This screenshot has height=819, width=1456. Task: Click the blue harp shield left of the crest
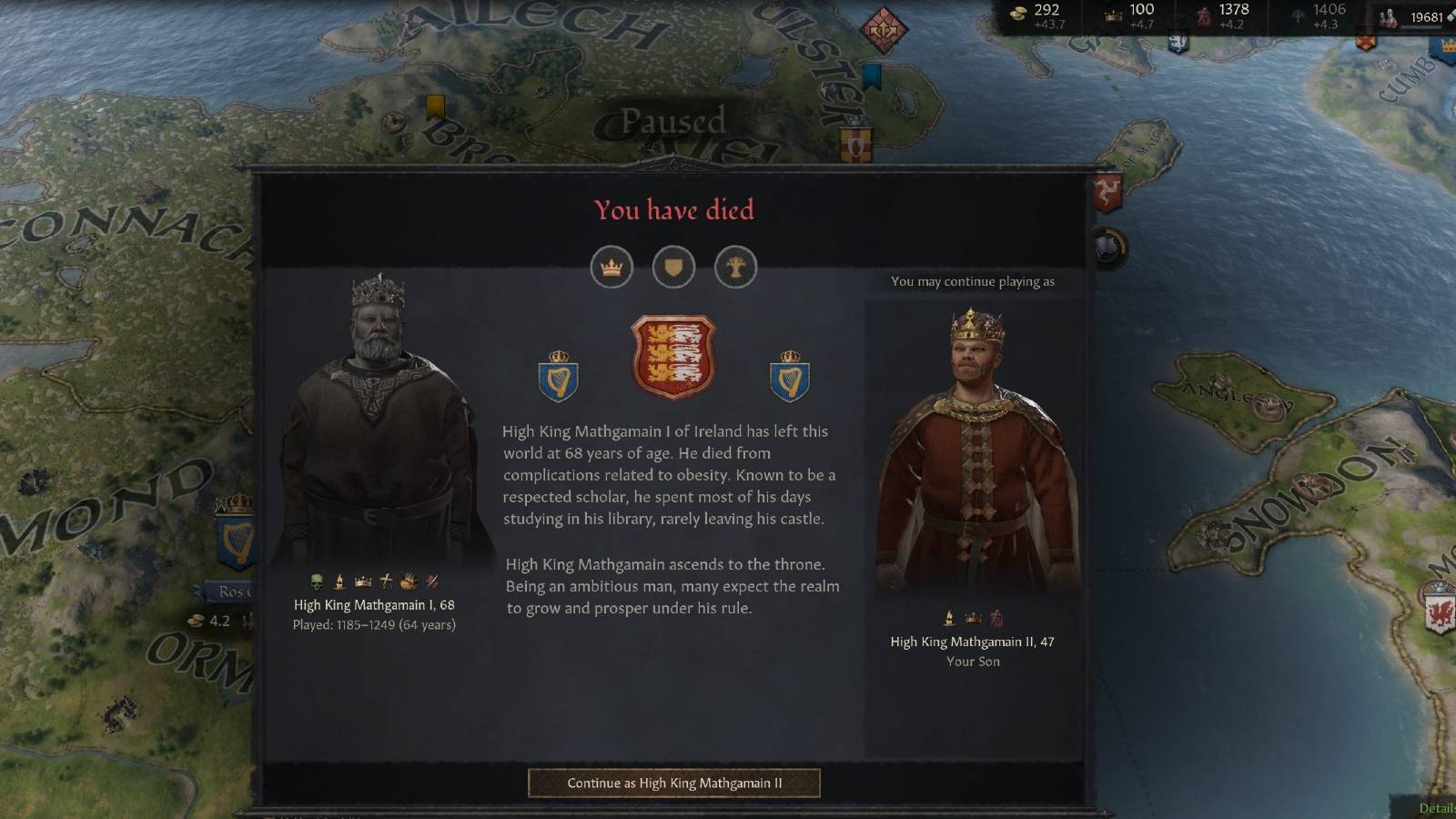point(558,377)
